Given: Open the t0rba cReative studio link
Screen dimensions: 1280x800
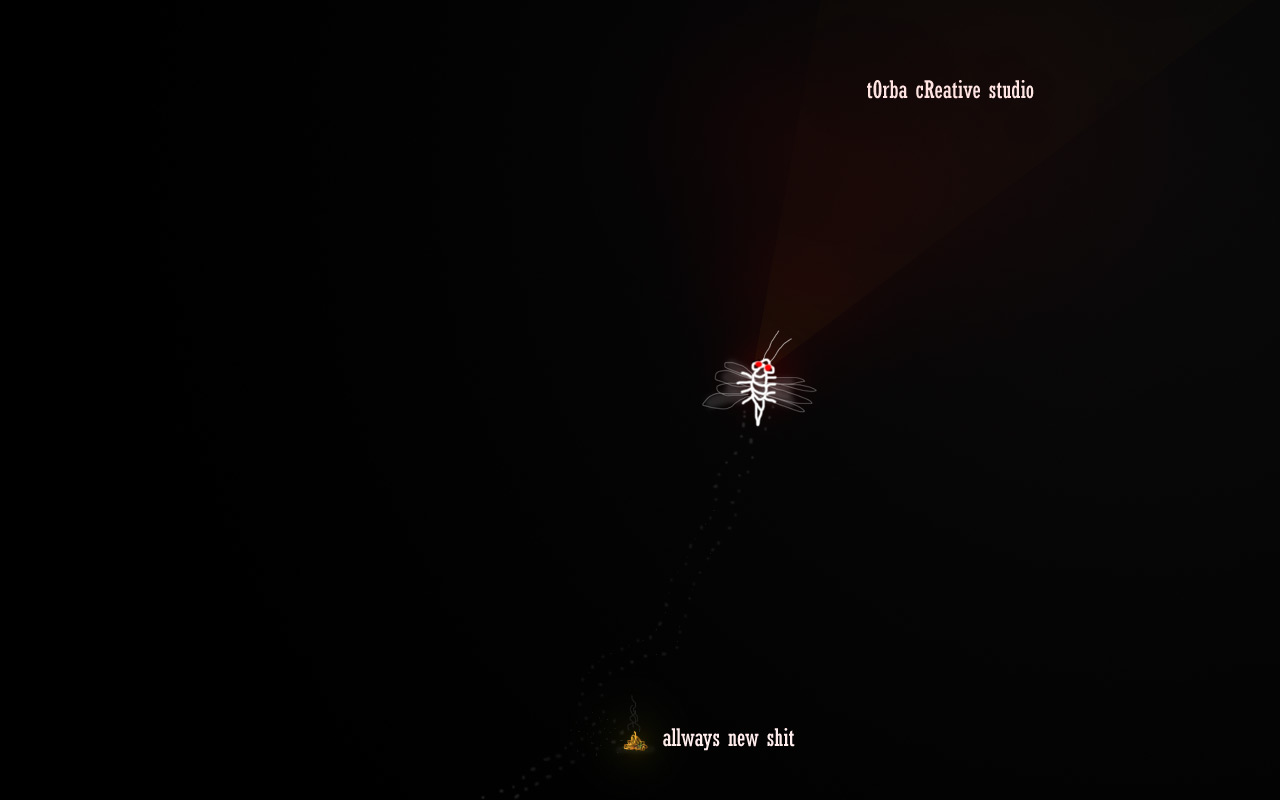Looking at the screenshot, I should (950, 91).
